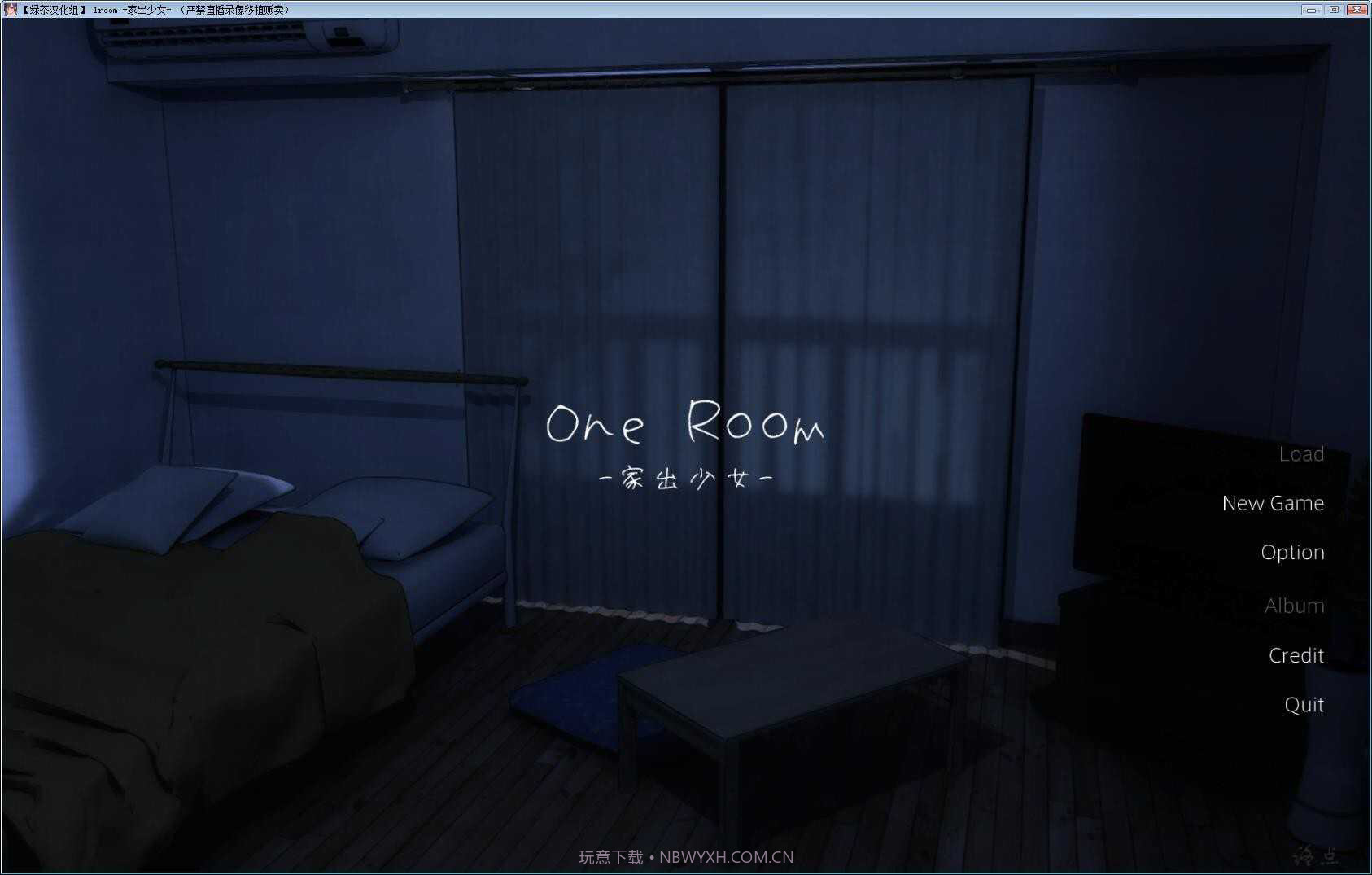Click the One Room title logo
This screenshot has width=1372, height=875.
point(686,425)
